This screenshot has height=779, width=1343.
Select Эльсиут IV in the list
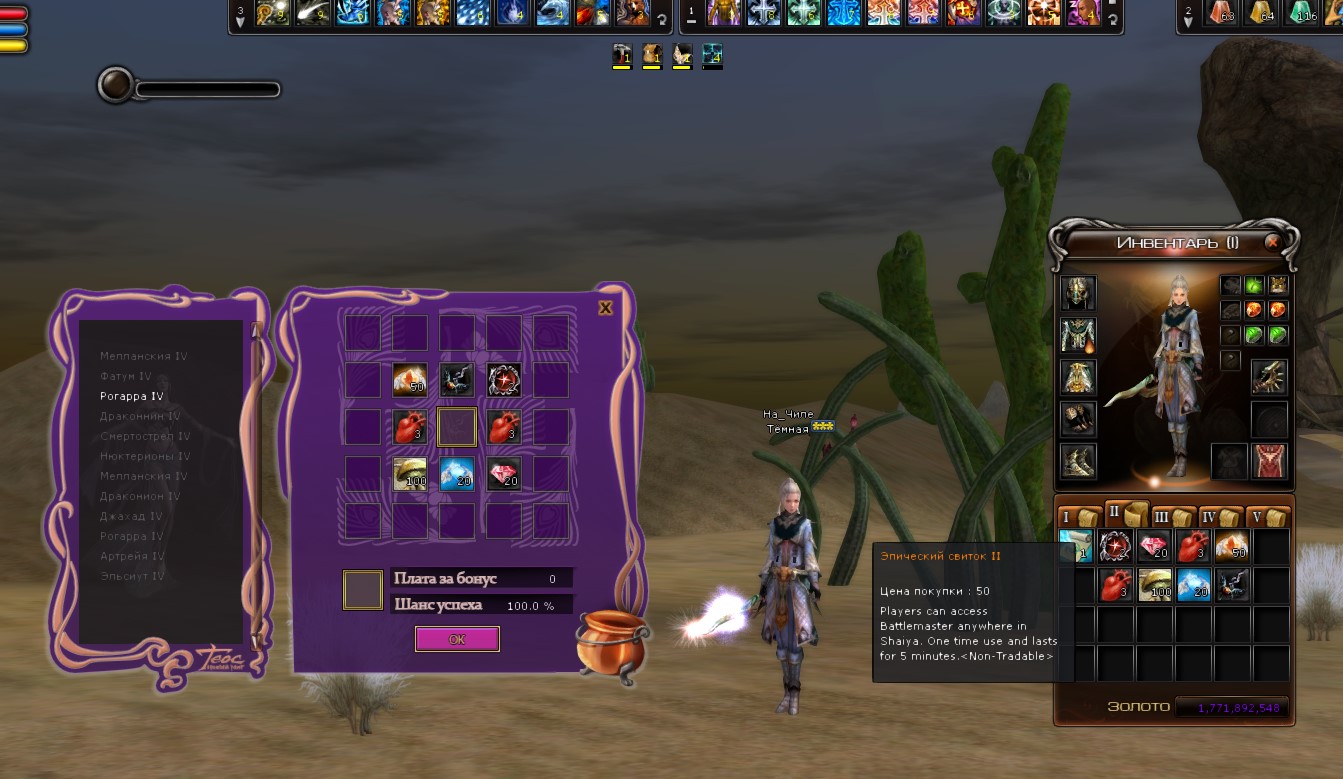tap(132, 576)
